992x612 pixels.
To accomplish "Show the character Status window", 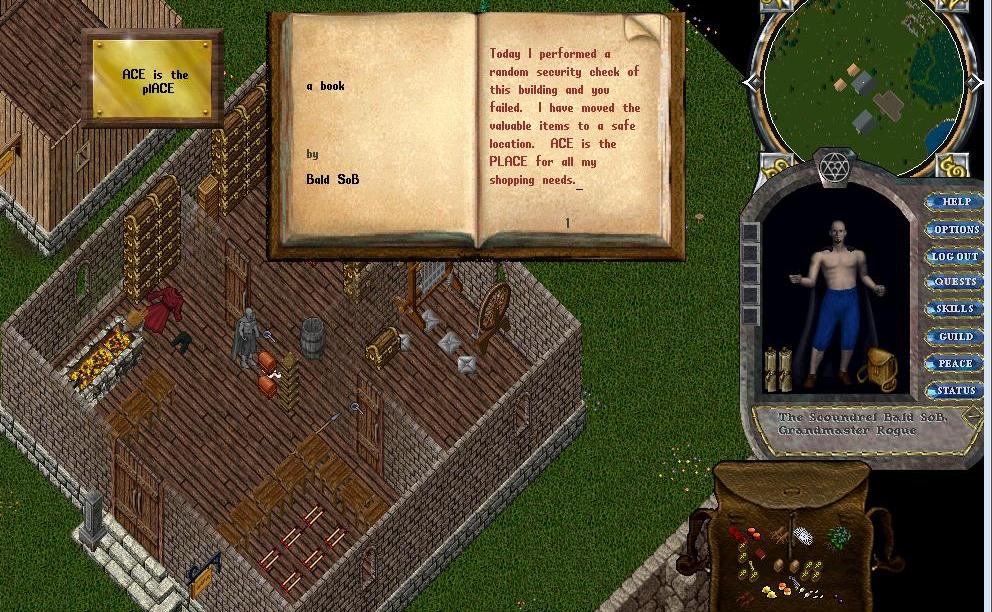I will click(x=955, y=390).
